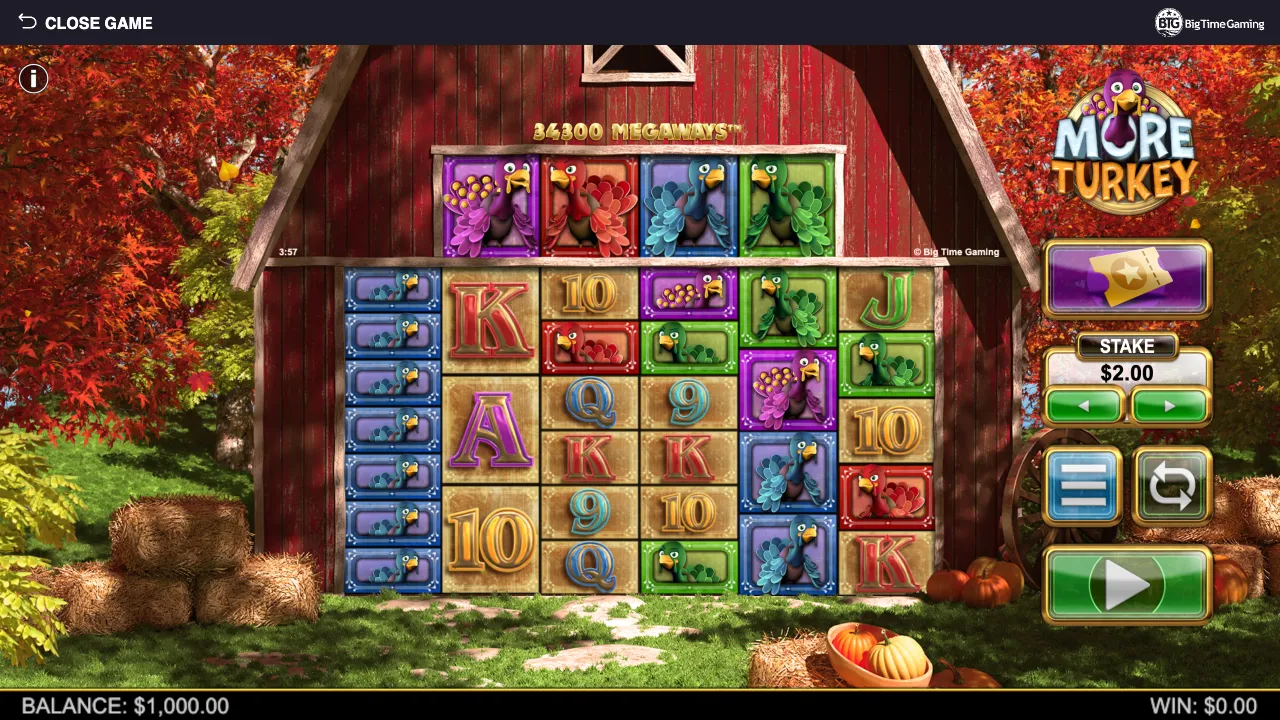Click the Big Time Gaming logo
1280x720 pixels.
pyautogui.click(x=1210, y=23)
